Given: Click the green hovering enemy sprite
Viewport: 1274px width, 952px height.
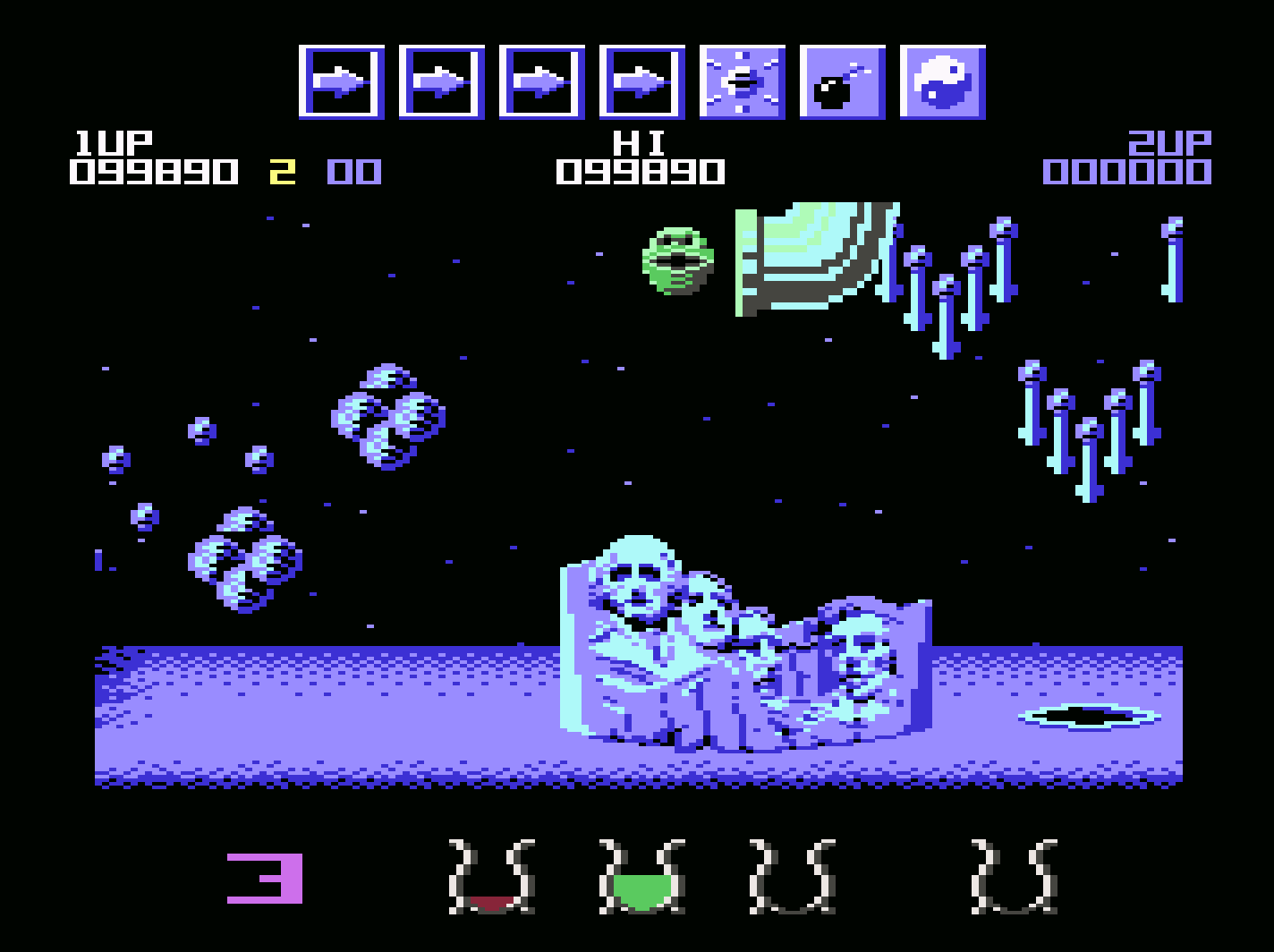Looking at the screenshot, I should 676,259.
